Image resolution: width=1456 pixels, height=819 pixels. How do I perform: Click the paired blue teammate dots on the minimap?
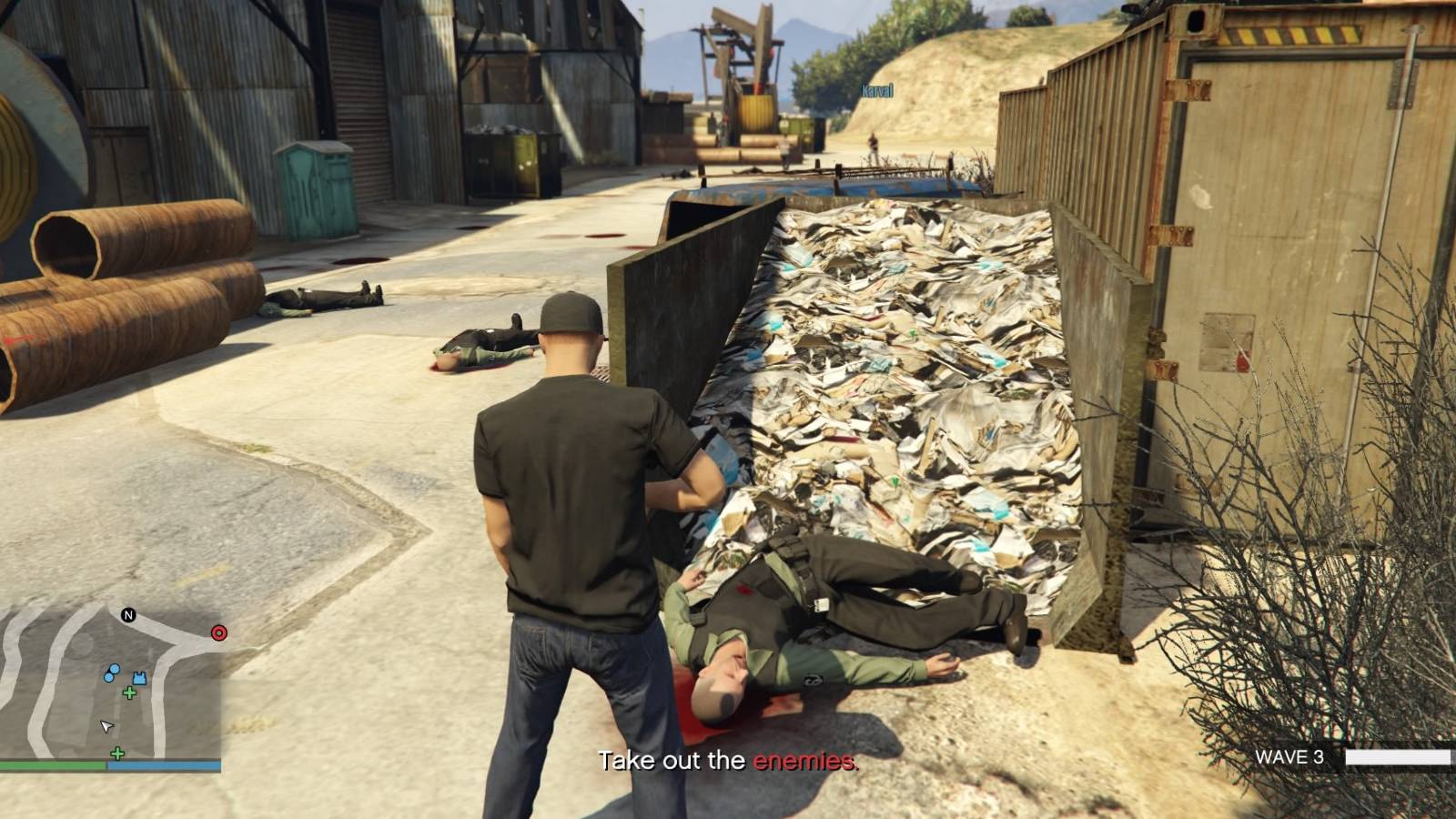pos(112,673)
